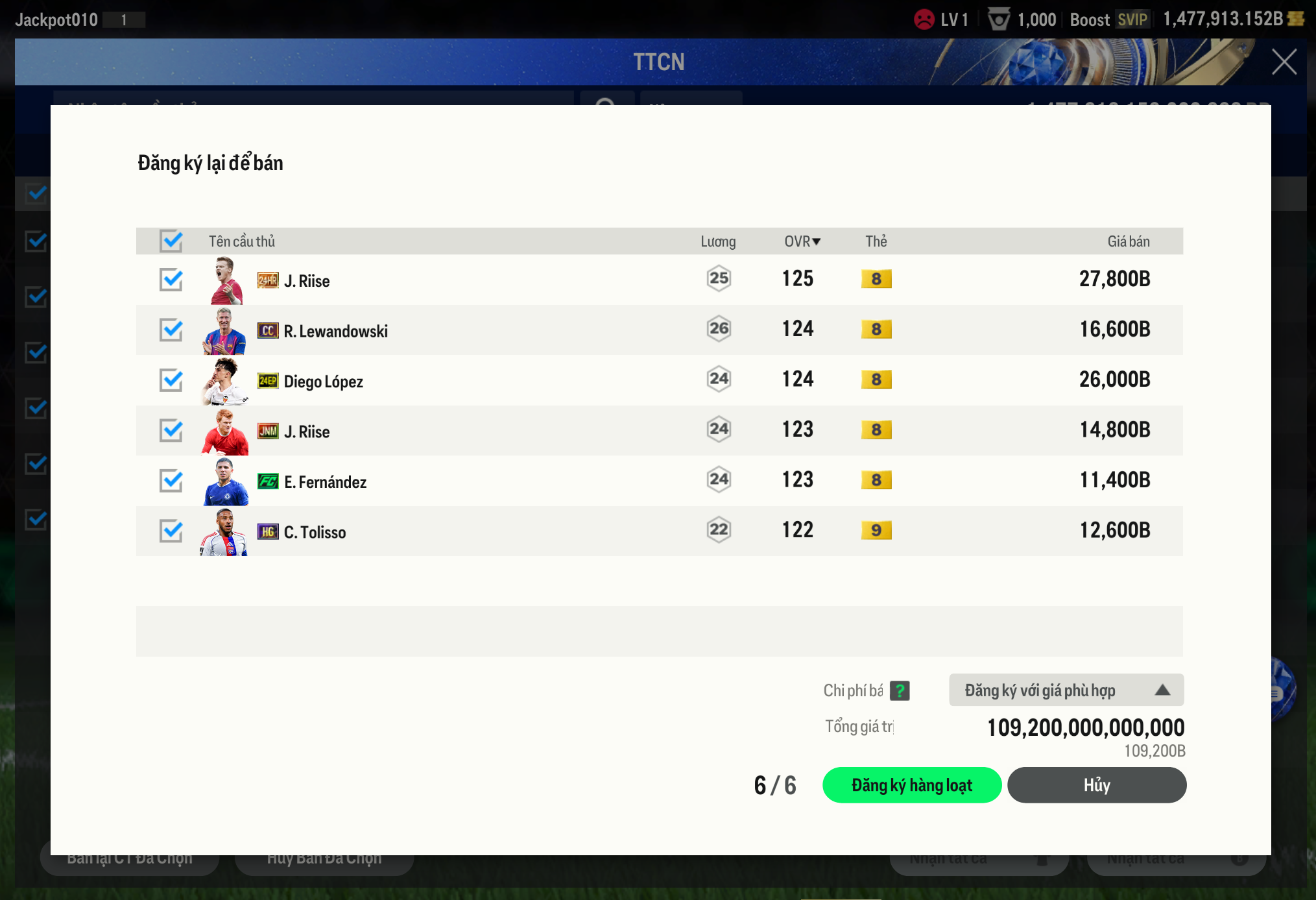
Task: Select the R. Lewandowski player row name
Action: [335, 331]
